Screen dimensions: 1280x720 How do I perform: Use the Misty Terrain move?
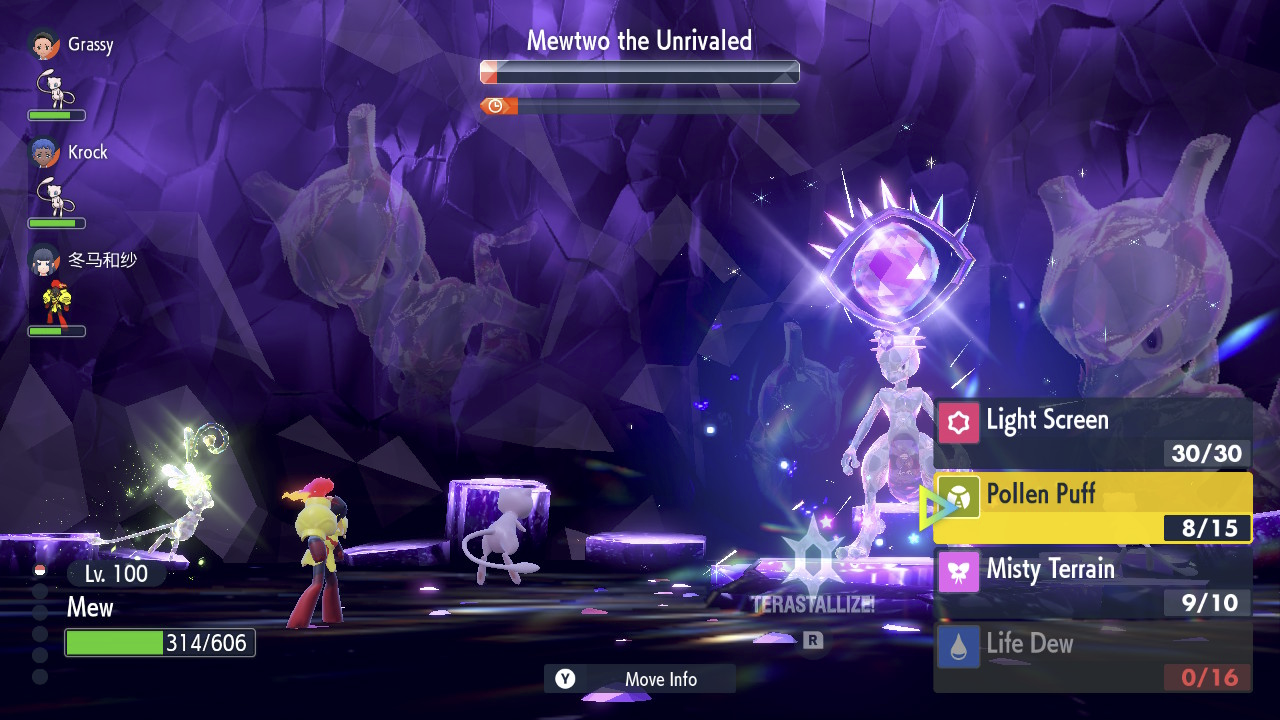pyautogui.click(x=1092, y=582)
